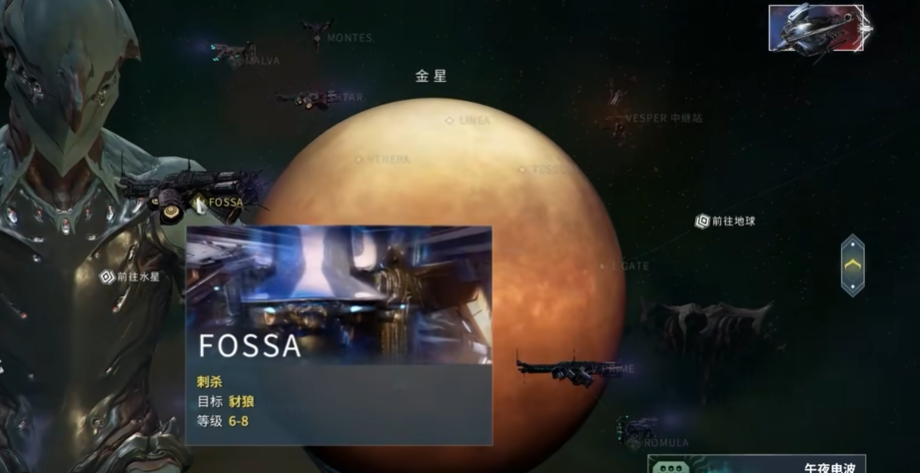Click the FOSSA mission preview card
Viewport: 920px width, 473px height.
(x=339, y=335)
